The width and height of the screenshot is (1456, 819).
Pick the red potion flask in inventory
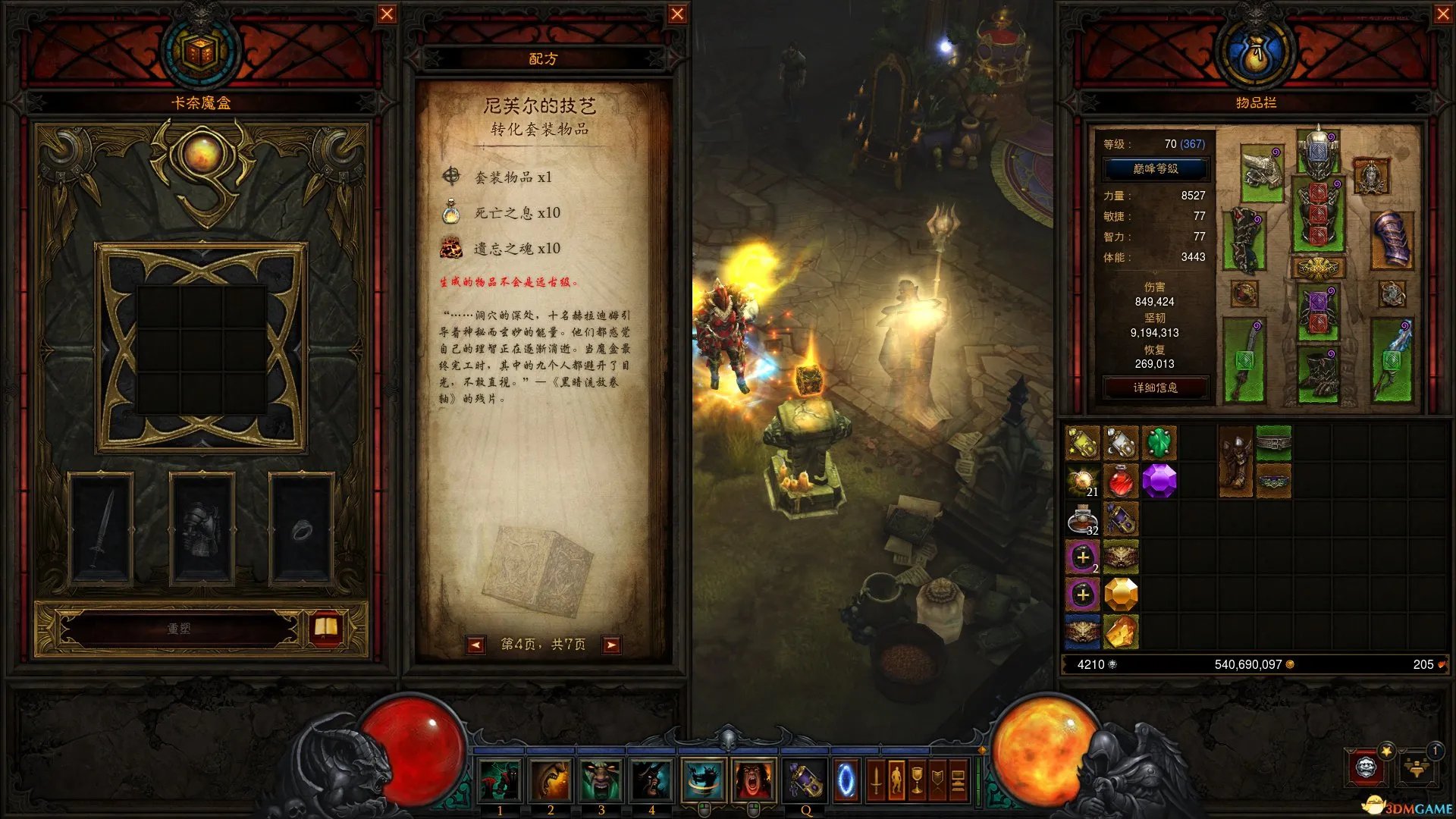tap(1121, 480)
